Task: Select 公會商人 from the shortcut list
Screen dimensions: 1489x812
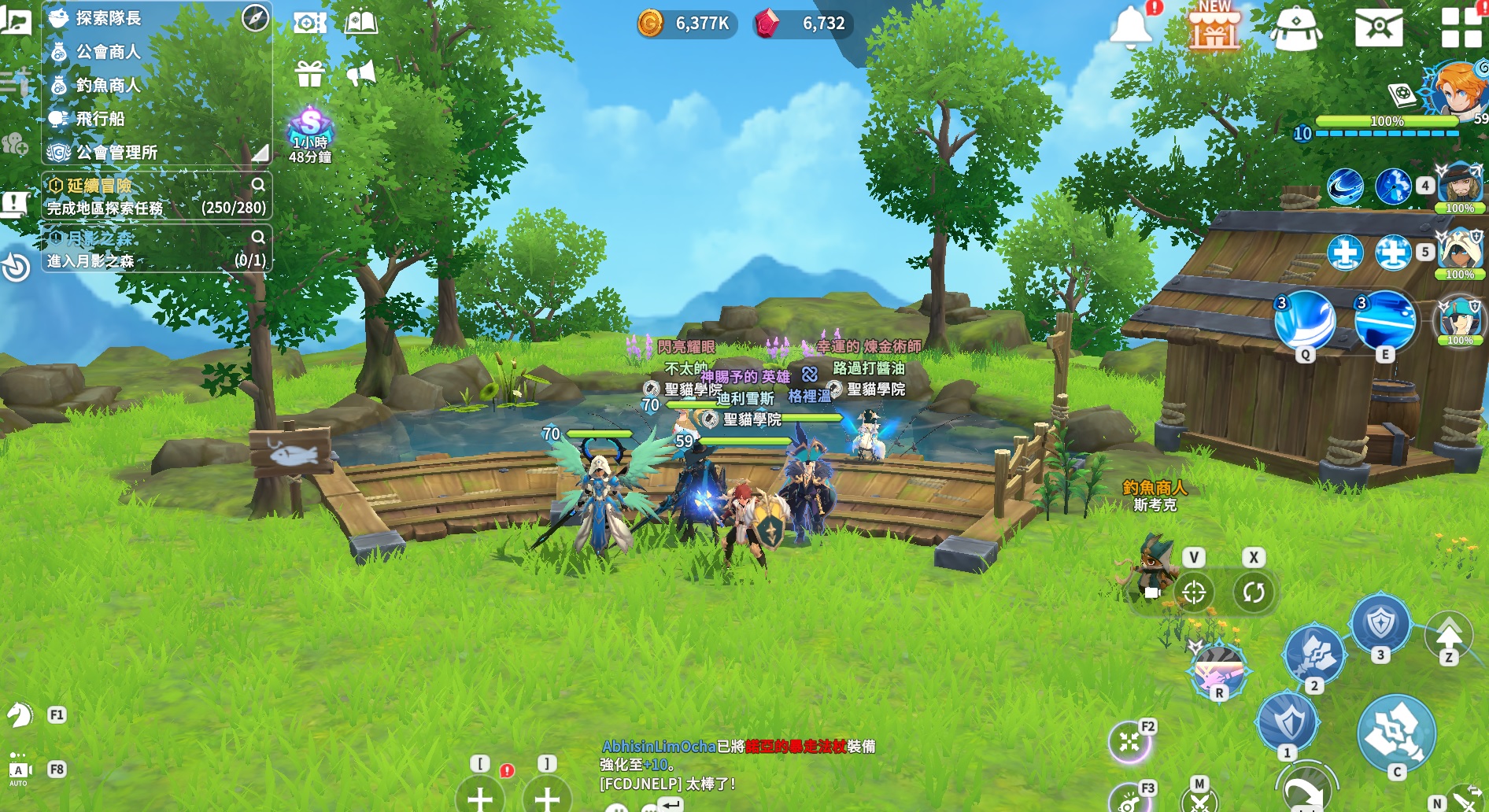Action: (x=108, y=52)
